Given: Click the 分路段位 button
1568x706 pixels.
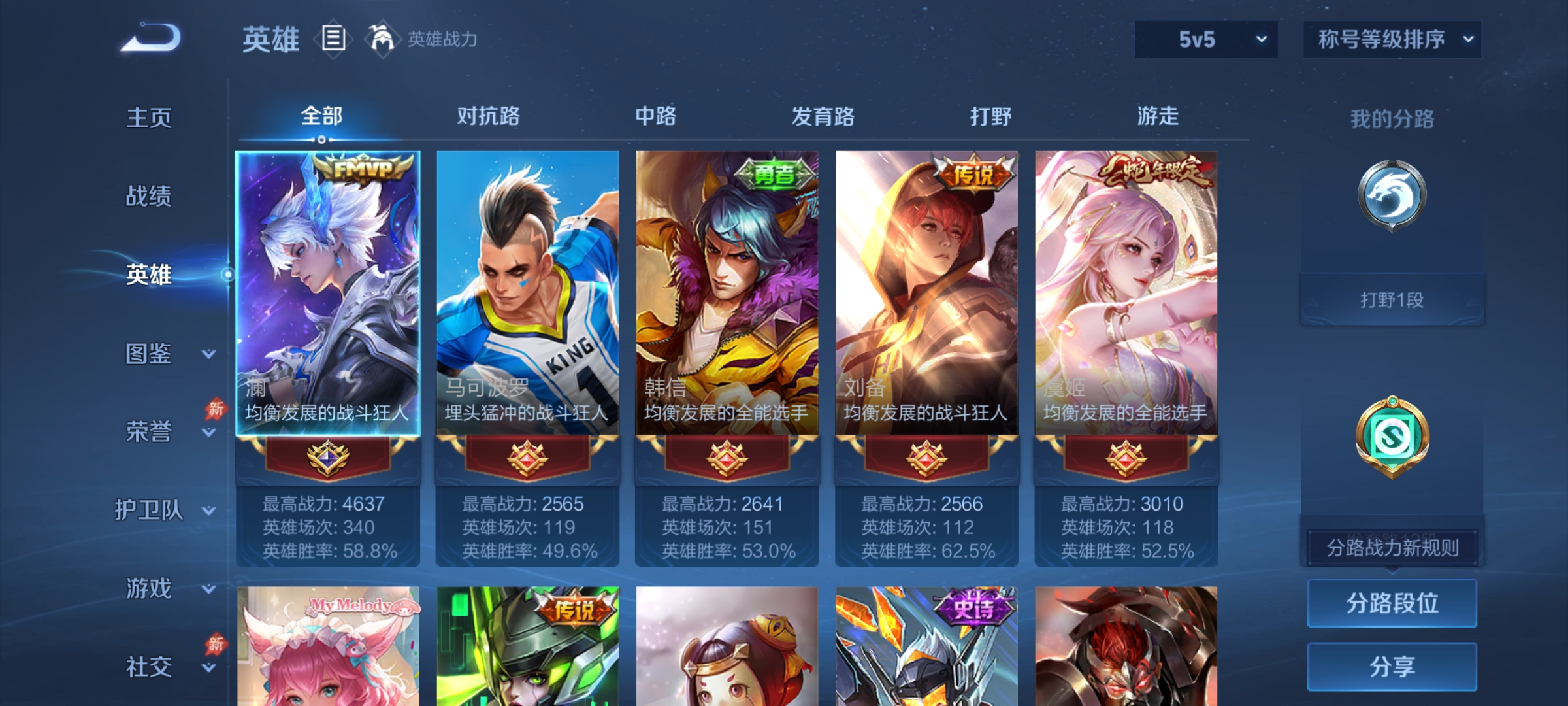Looking at the screenshot, I should point(1392,603).
